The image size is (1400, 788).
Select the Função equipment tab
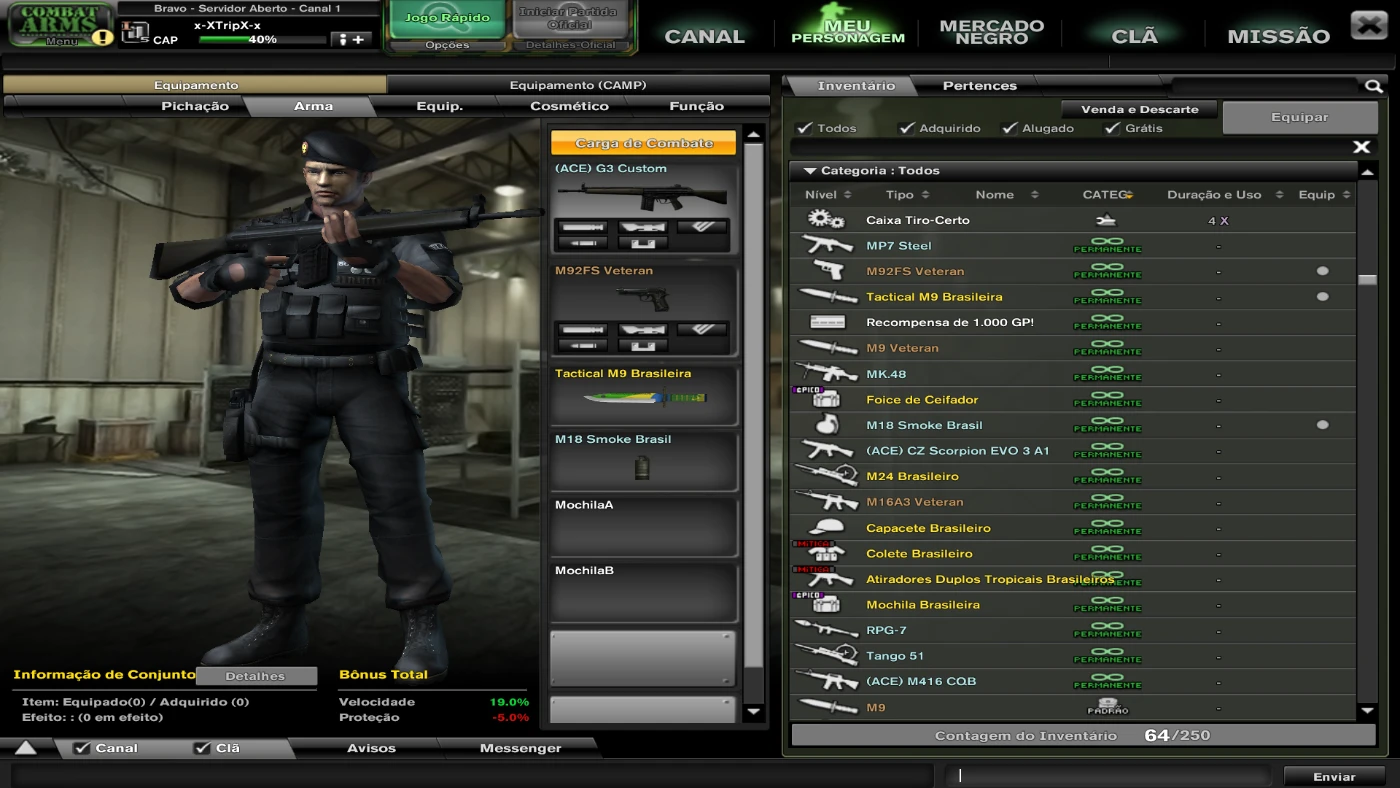click(x=696, y=106)
